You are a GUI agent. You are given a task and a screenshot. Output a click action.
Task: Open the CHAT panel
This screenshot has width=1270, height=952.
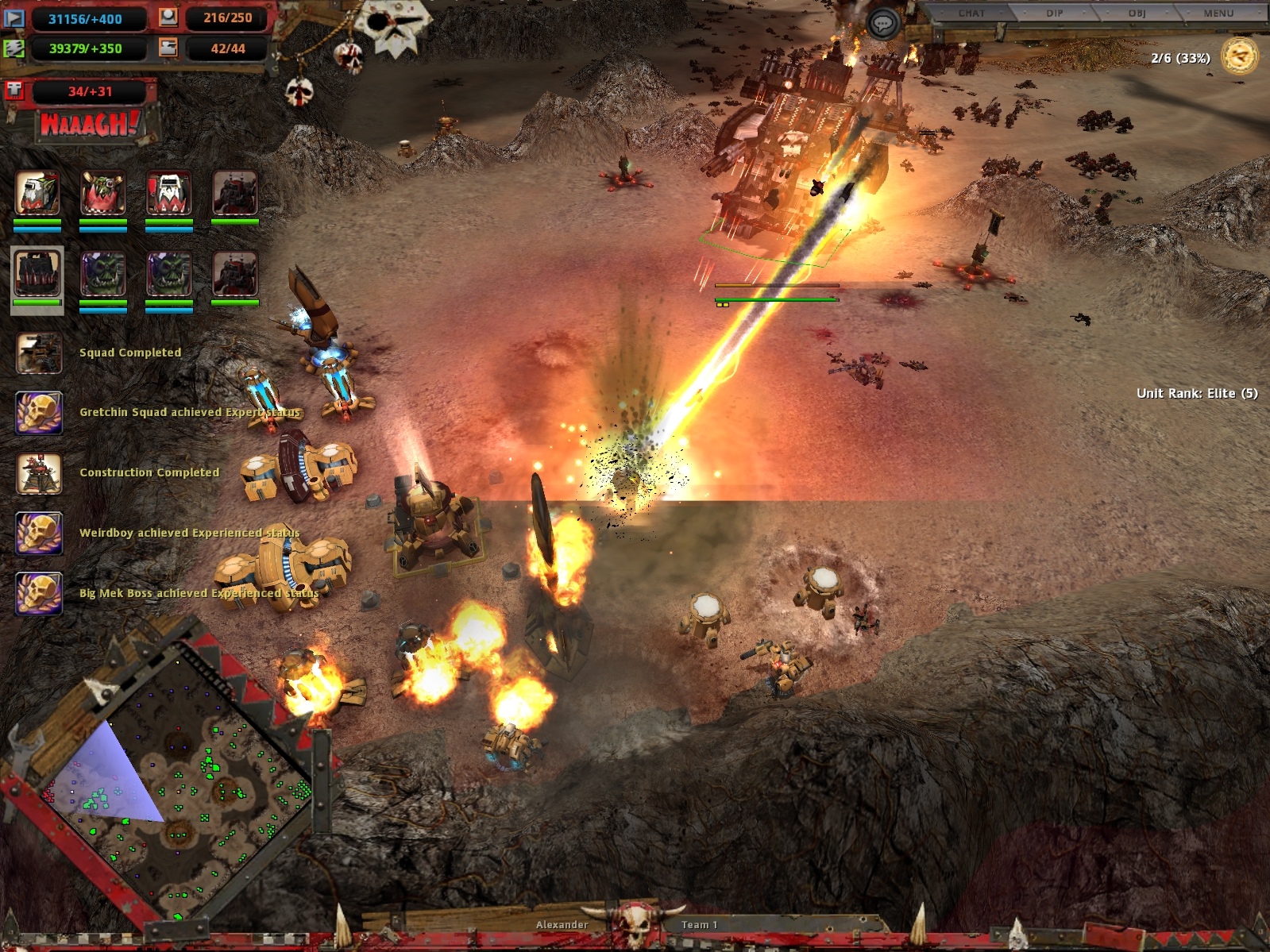971,13
